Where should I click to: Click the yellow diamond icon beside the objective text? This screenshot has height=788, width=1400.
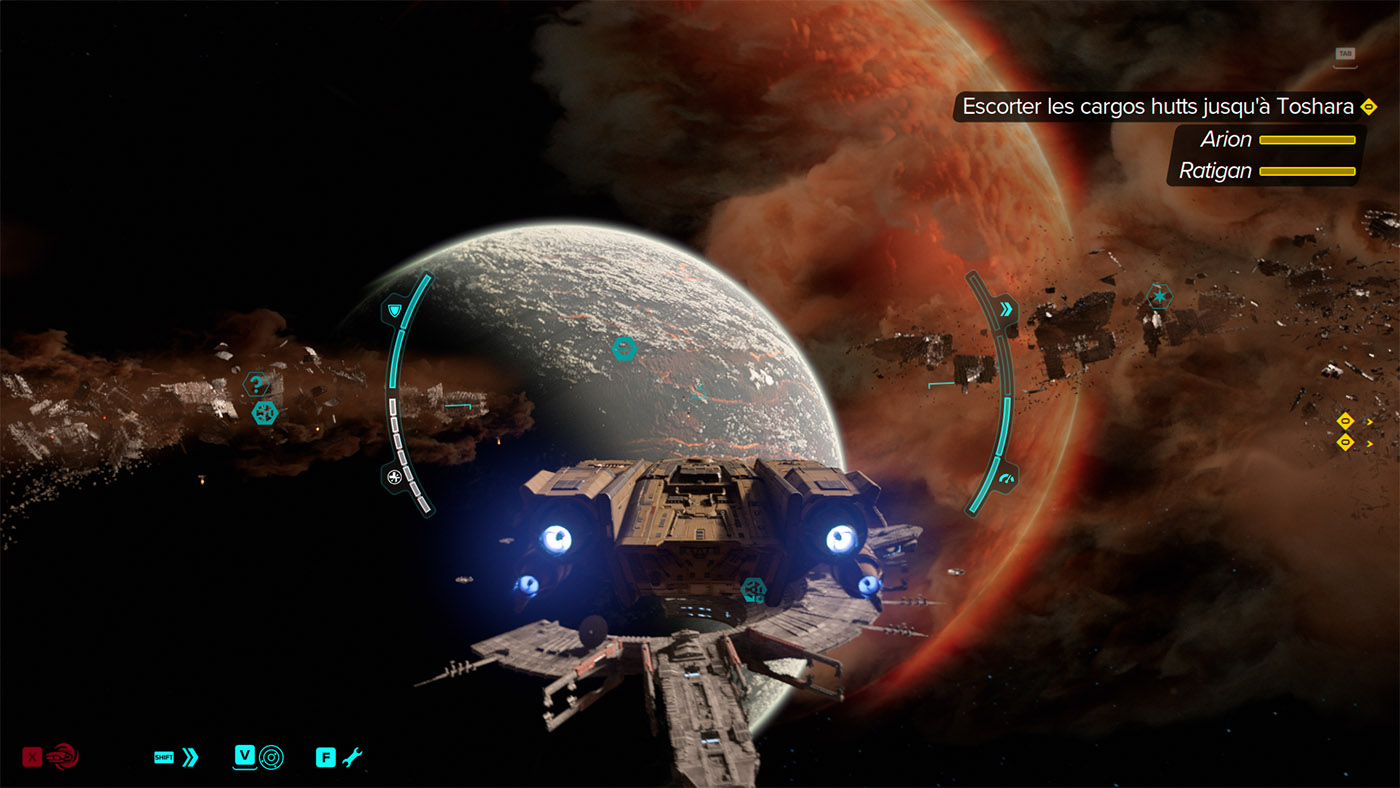click(x=1369, y=106)
